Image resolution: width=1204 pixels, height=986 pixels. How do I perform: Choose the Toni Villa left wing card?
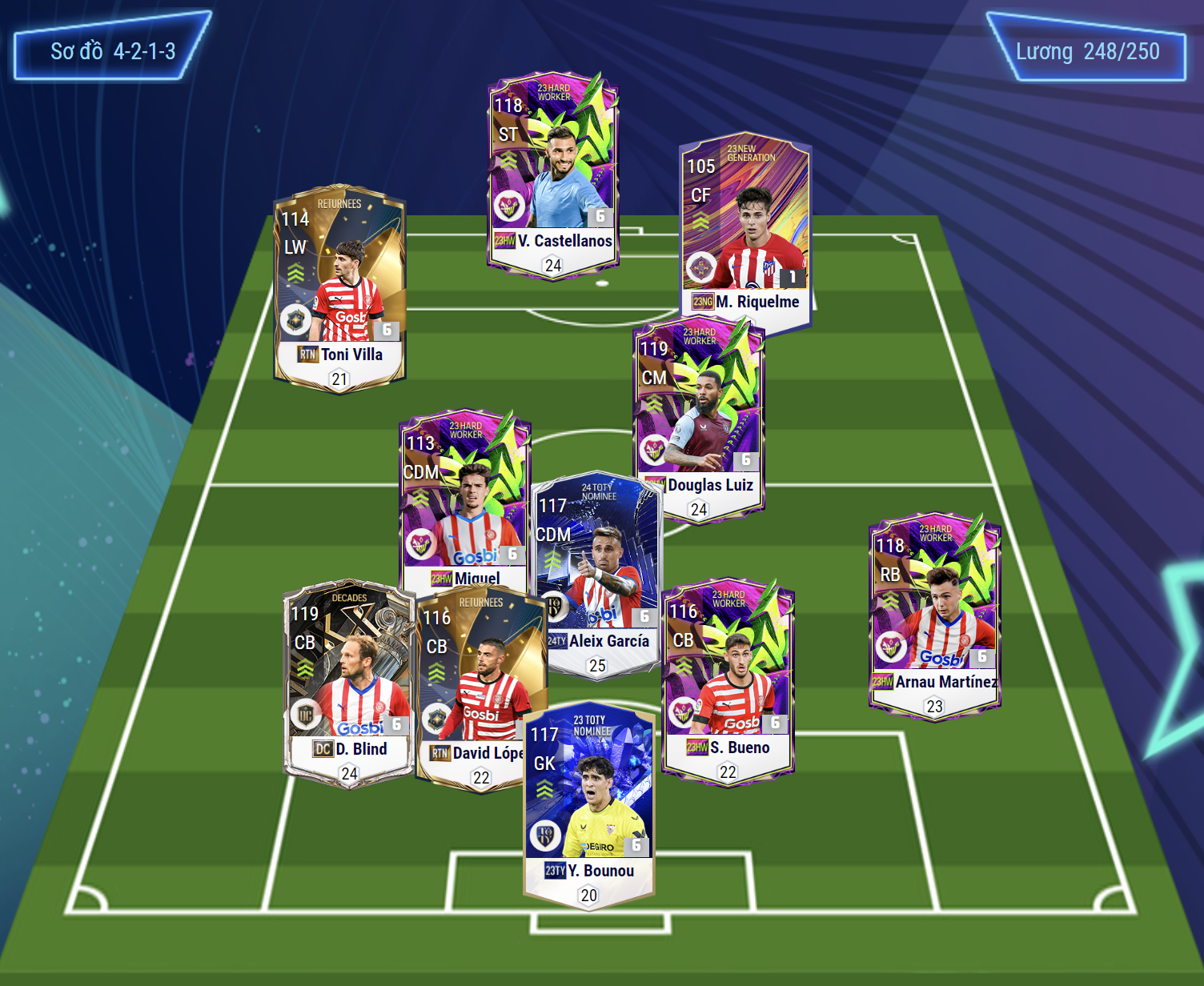(x=339, y=288)
